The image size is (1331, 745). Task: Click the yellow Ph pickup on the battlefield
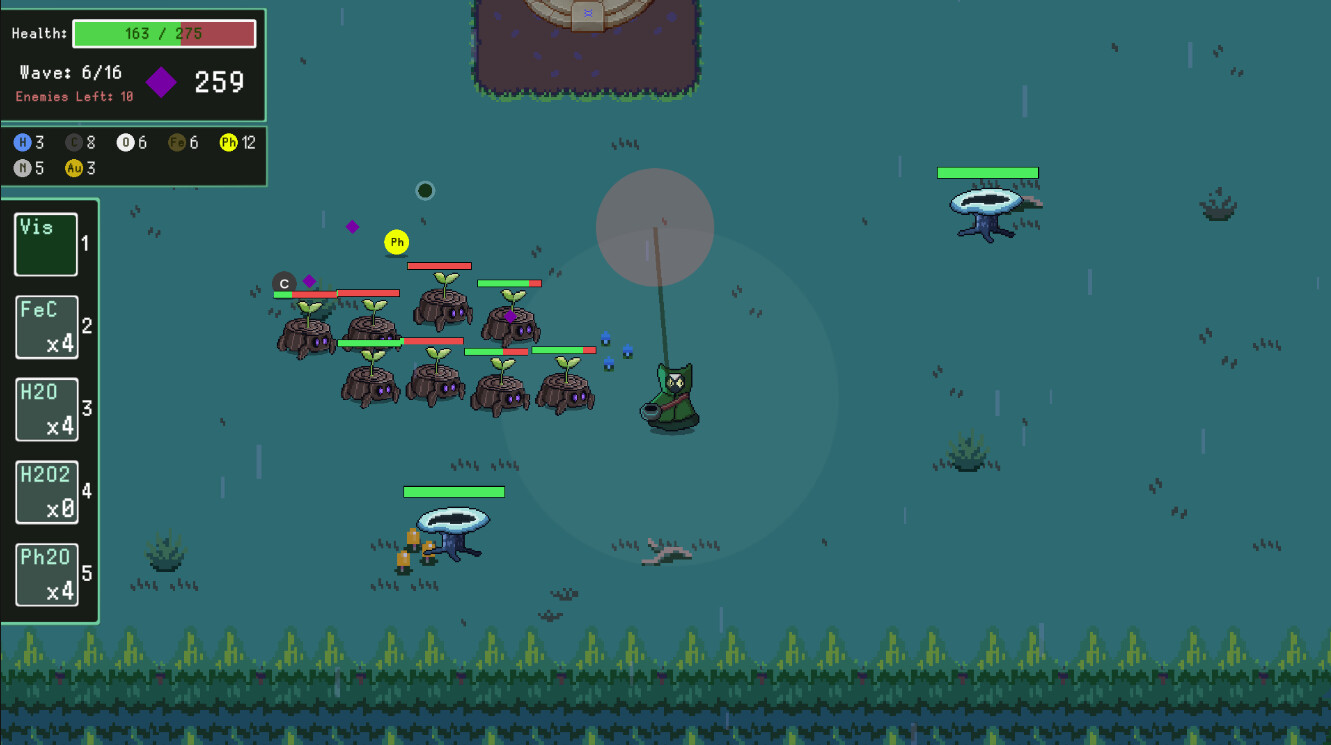point(396,241)
